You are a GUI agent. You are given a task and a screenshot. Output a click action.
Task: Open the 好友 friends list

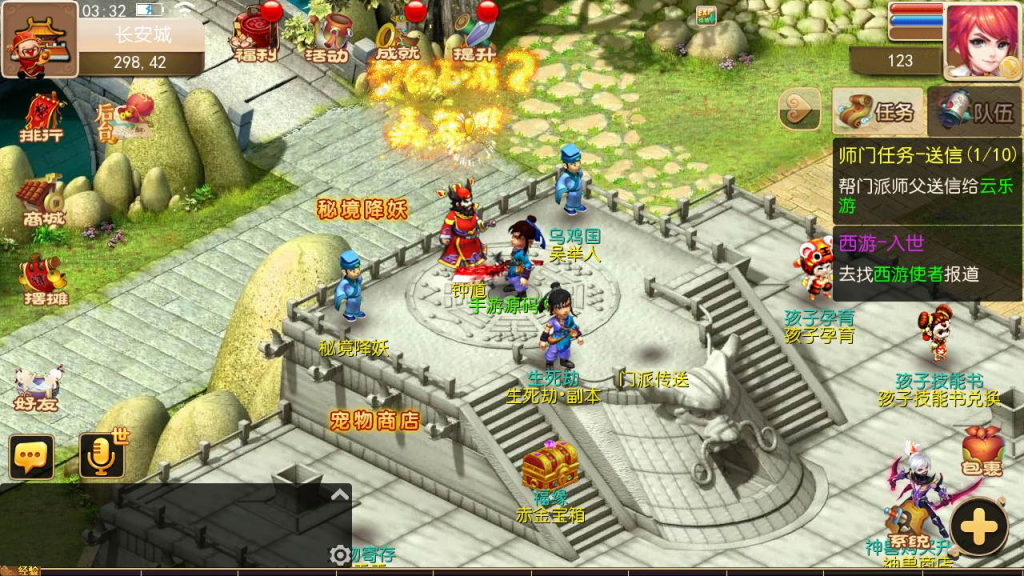39,390
